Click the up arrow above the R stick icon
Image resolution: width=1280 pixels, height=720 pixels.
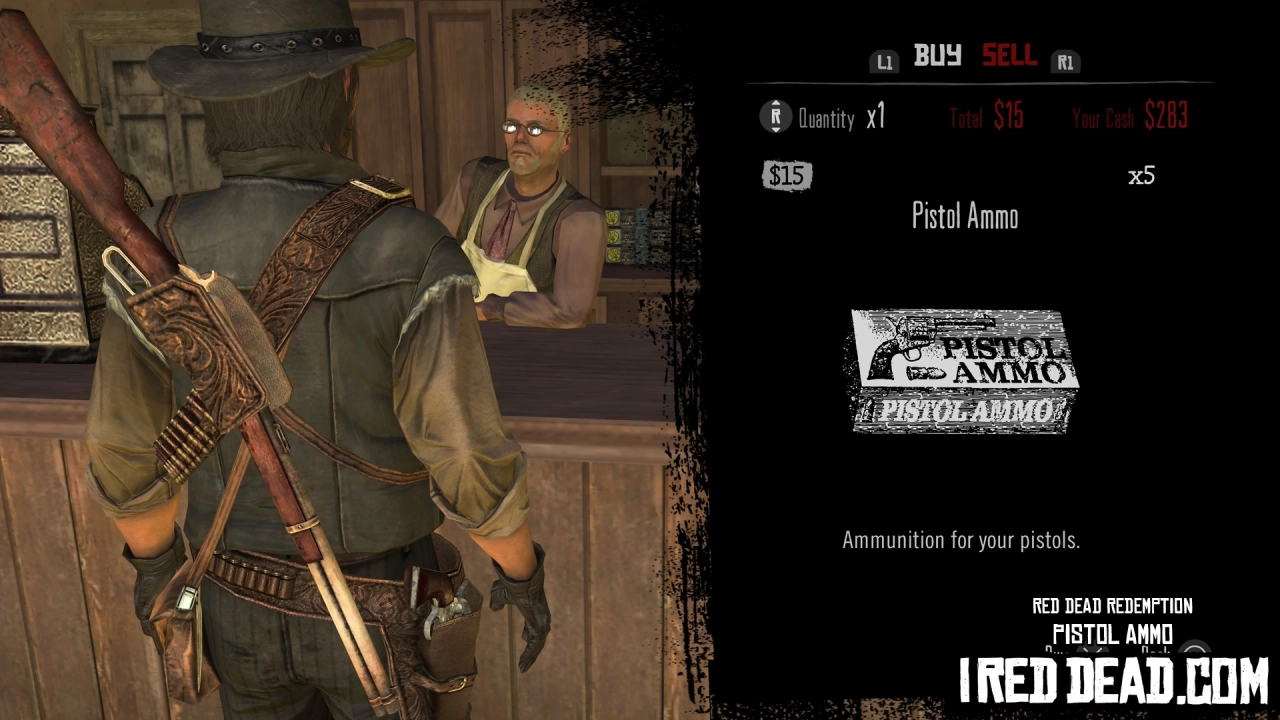pyautogui.click(x=775, y=103)
